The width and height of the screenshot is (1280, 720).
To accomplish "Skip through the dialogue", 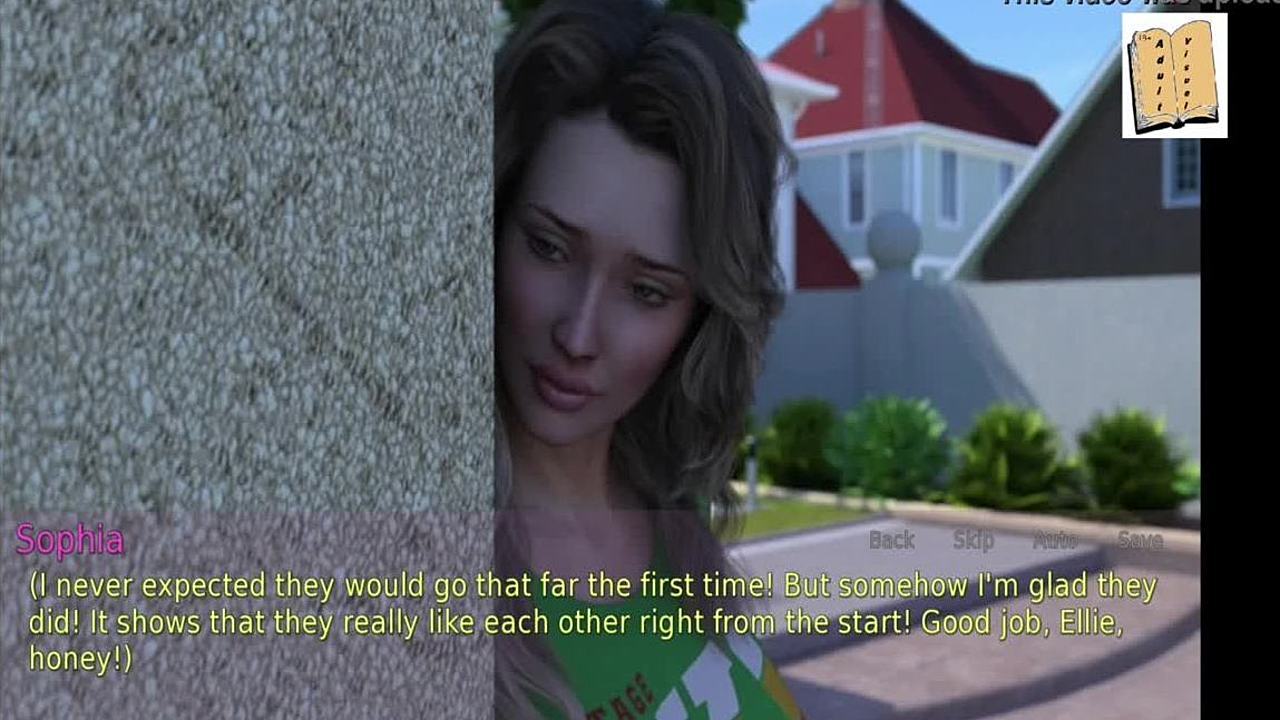I will click(973, 540).
